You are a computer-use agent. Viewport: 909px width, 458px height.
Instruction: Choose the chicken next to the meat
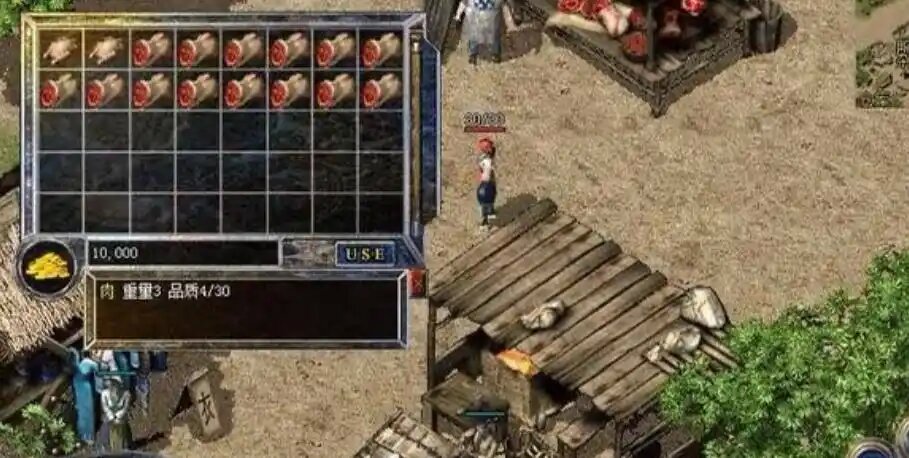coord(105,49)
